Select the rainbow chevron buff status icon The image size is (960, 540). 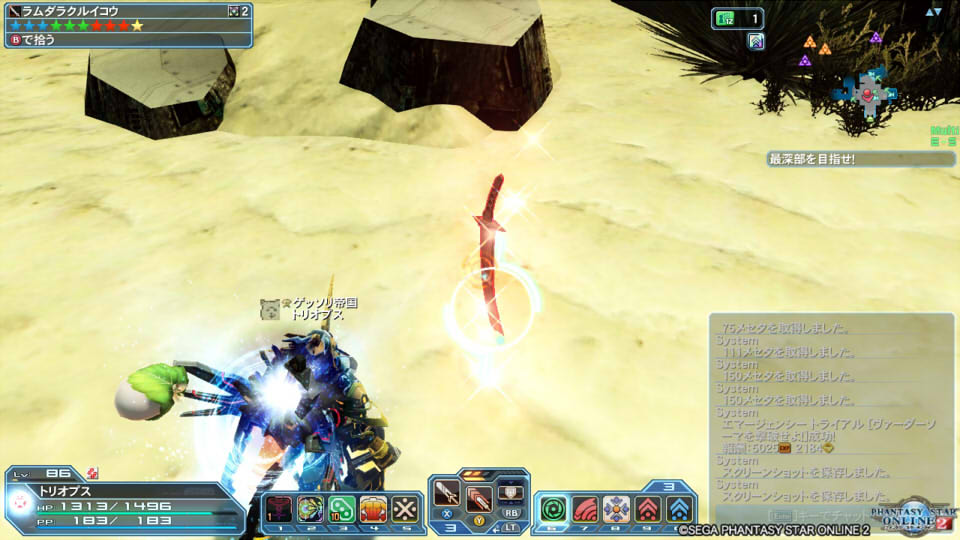click(756, 41)
